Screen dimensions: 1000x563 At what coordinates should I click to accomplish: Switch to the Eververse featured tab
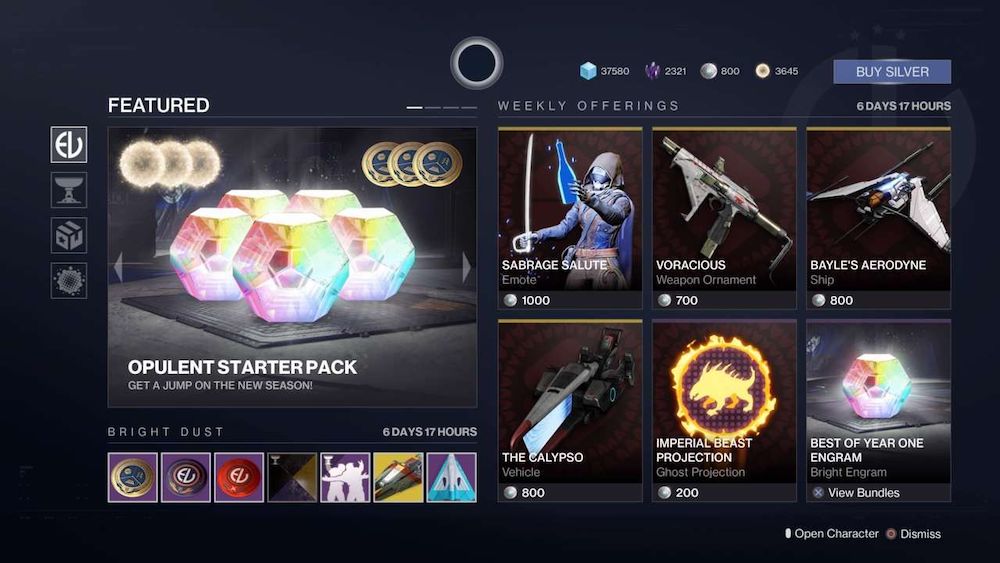point(69,145)
